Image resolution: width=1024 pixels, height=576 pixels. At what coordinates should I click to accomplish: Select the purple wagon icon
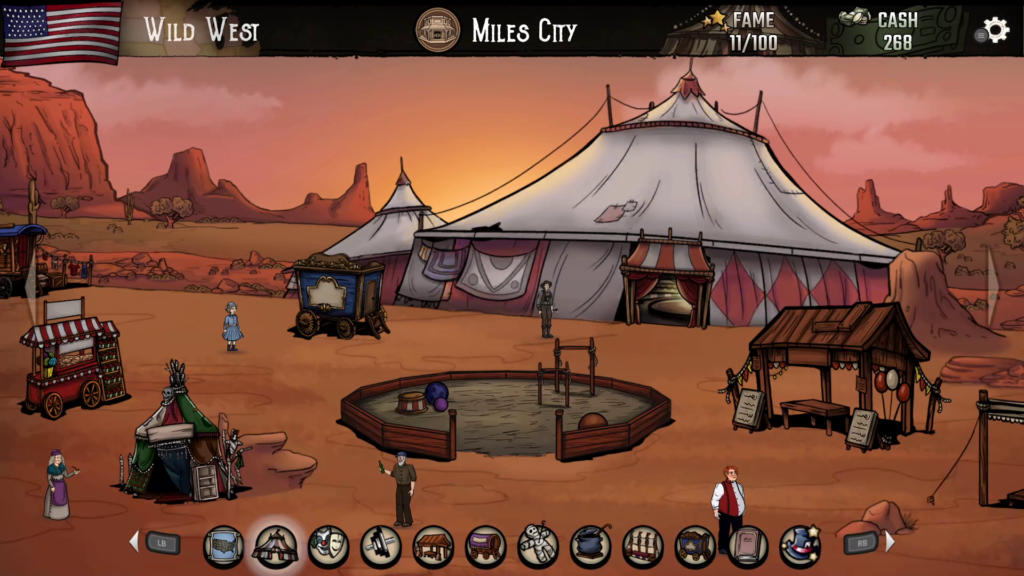(486, 546)
